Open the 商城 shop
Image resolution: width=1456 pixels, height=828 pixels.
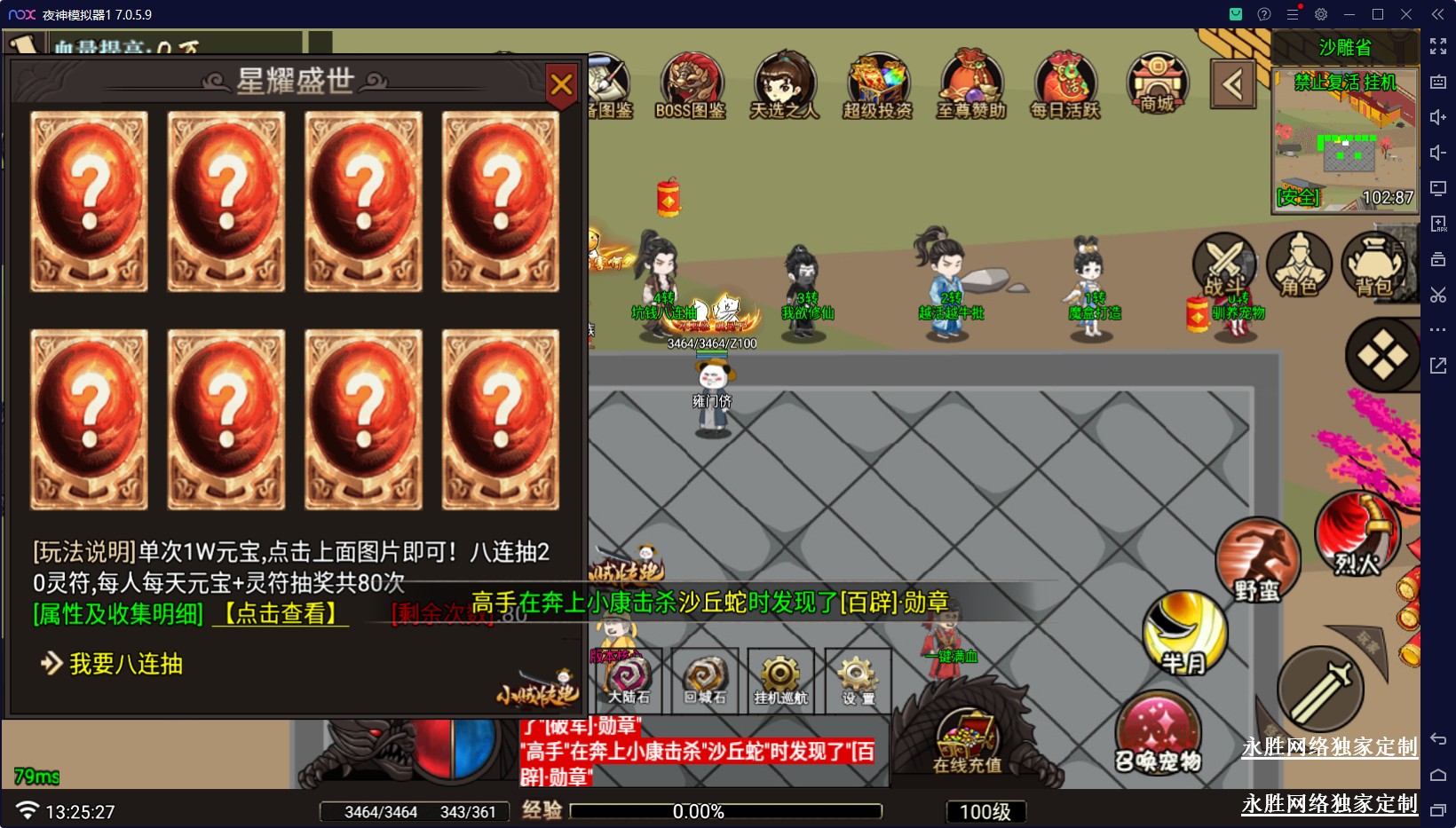tap(1157, 83)
